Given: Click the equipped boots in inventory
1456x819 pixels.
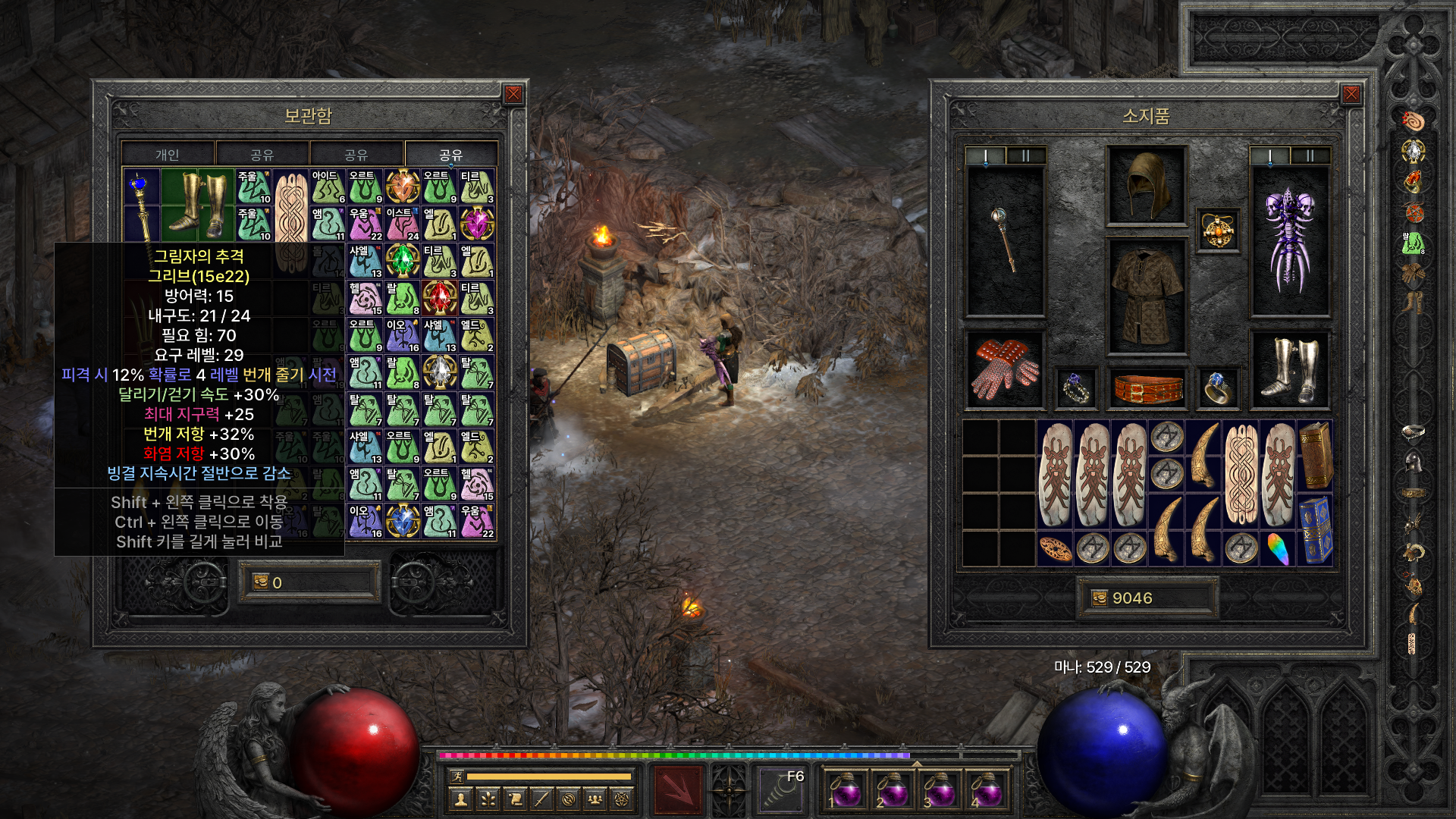Looking at the screenshot, I should pos(1289,369).
